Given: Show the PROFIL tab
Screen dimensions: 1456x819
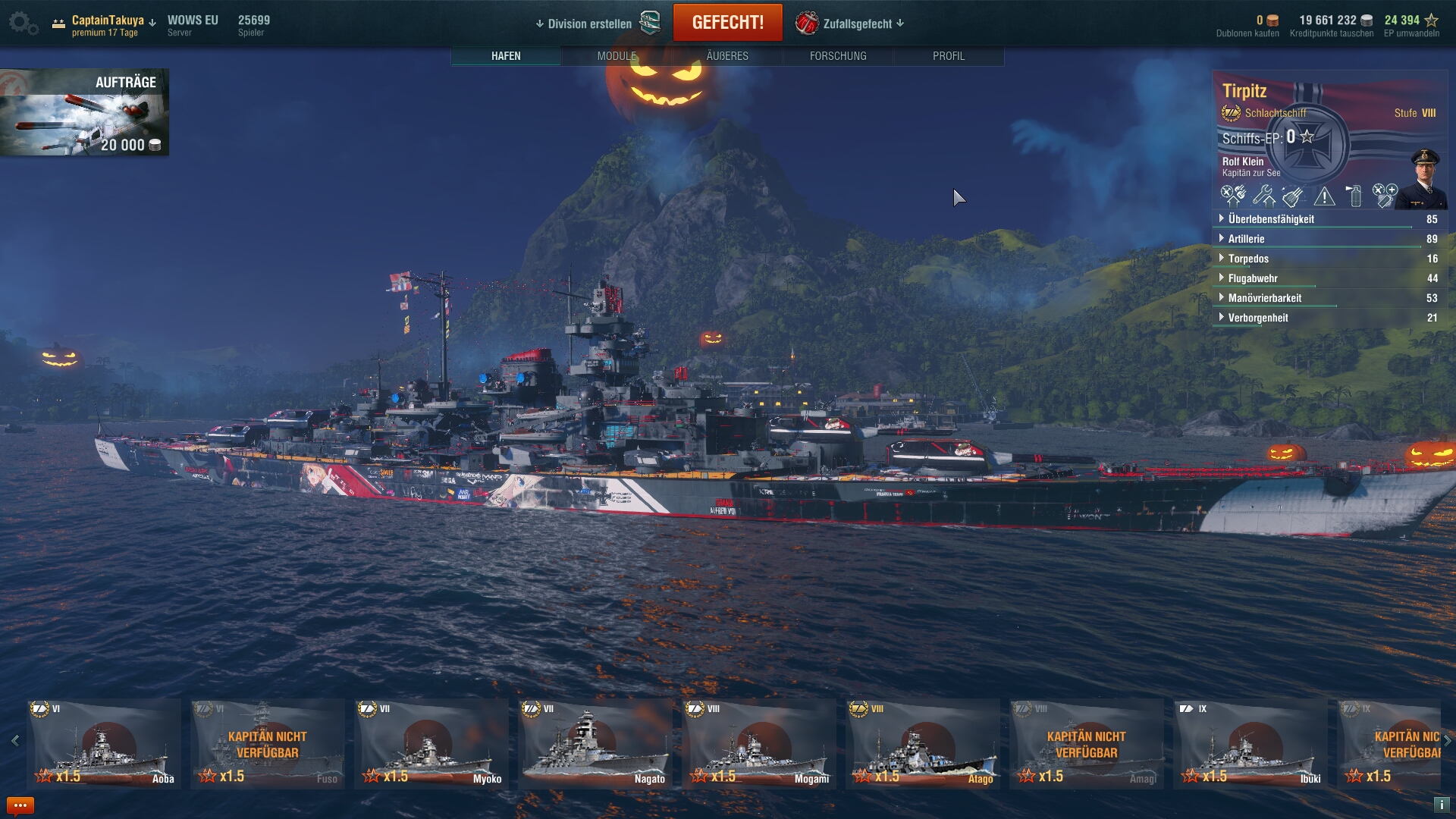Looking at the screenshot, I should pyautogui.click(x=949, y=56).
